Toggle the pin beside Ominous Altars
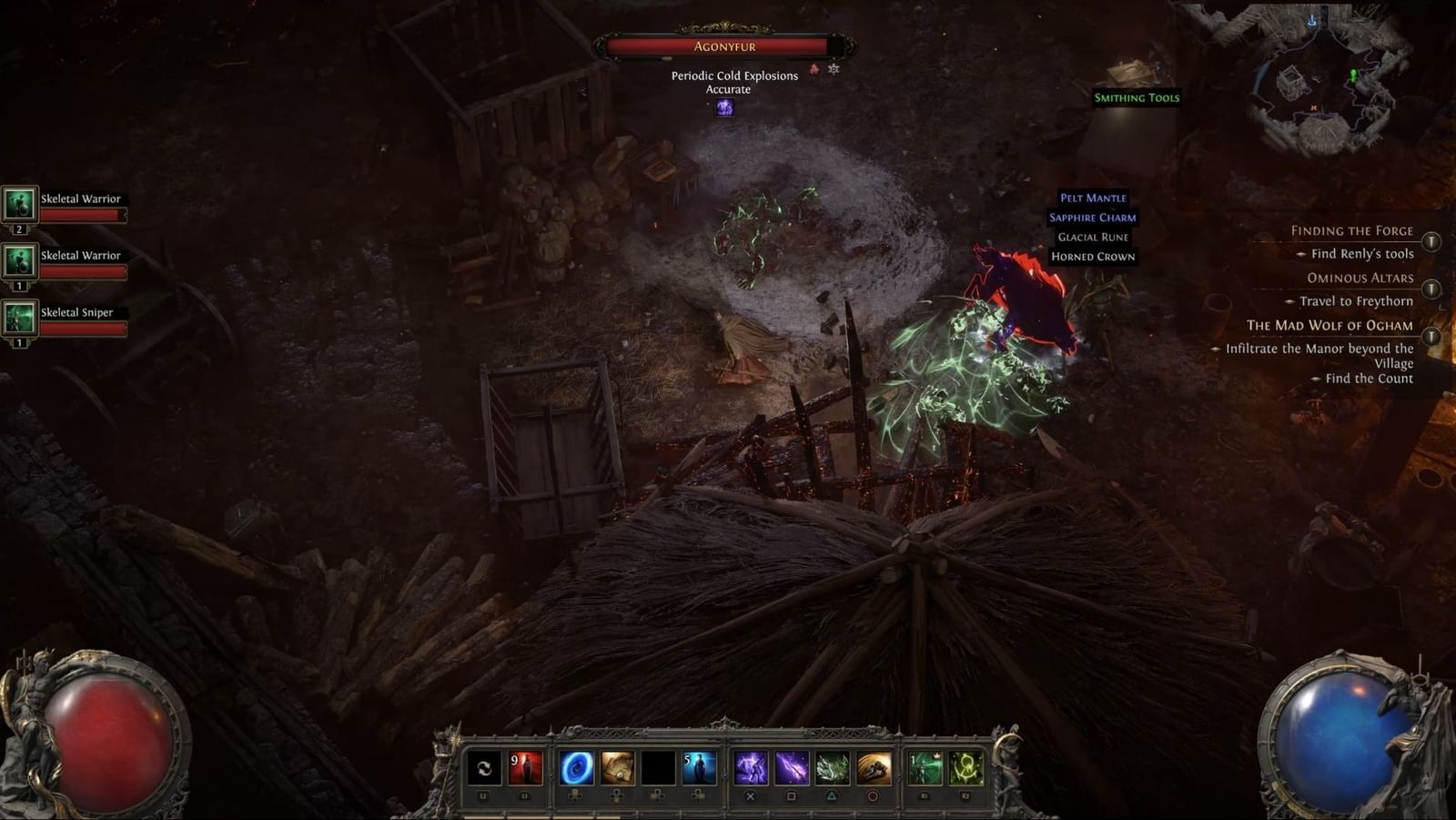This screenshot has width=1456, height=820. pyautogui.click(x=1431, y=289)
